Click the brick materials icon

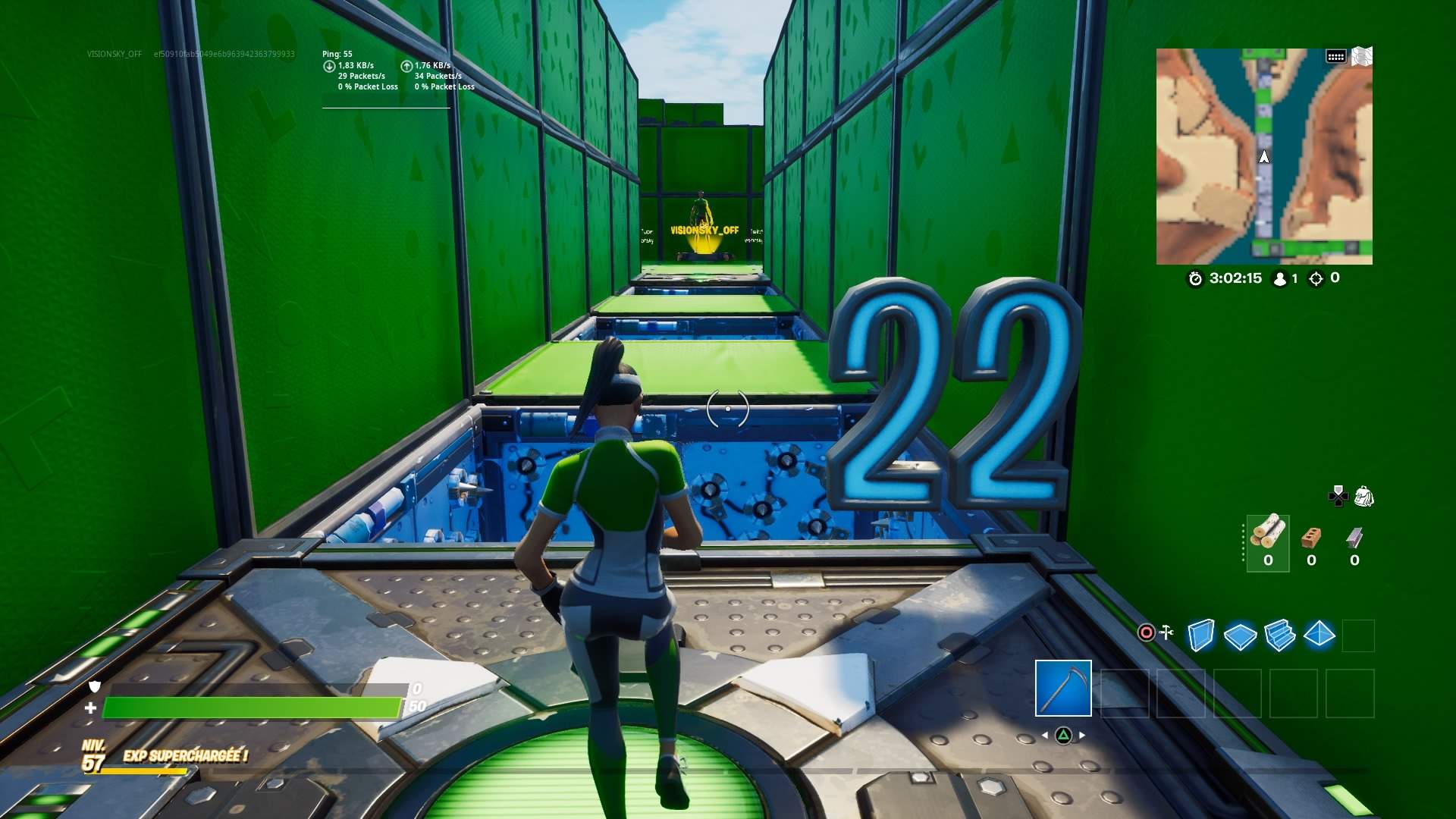click(1311, 538)
